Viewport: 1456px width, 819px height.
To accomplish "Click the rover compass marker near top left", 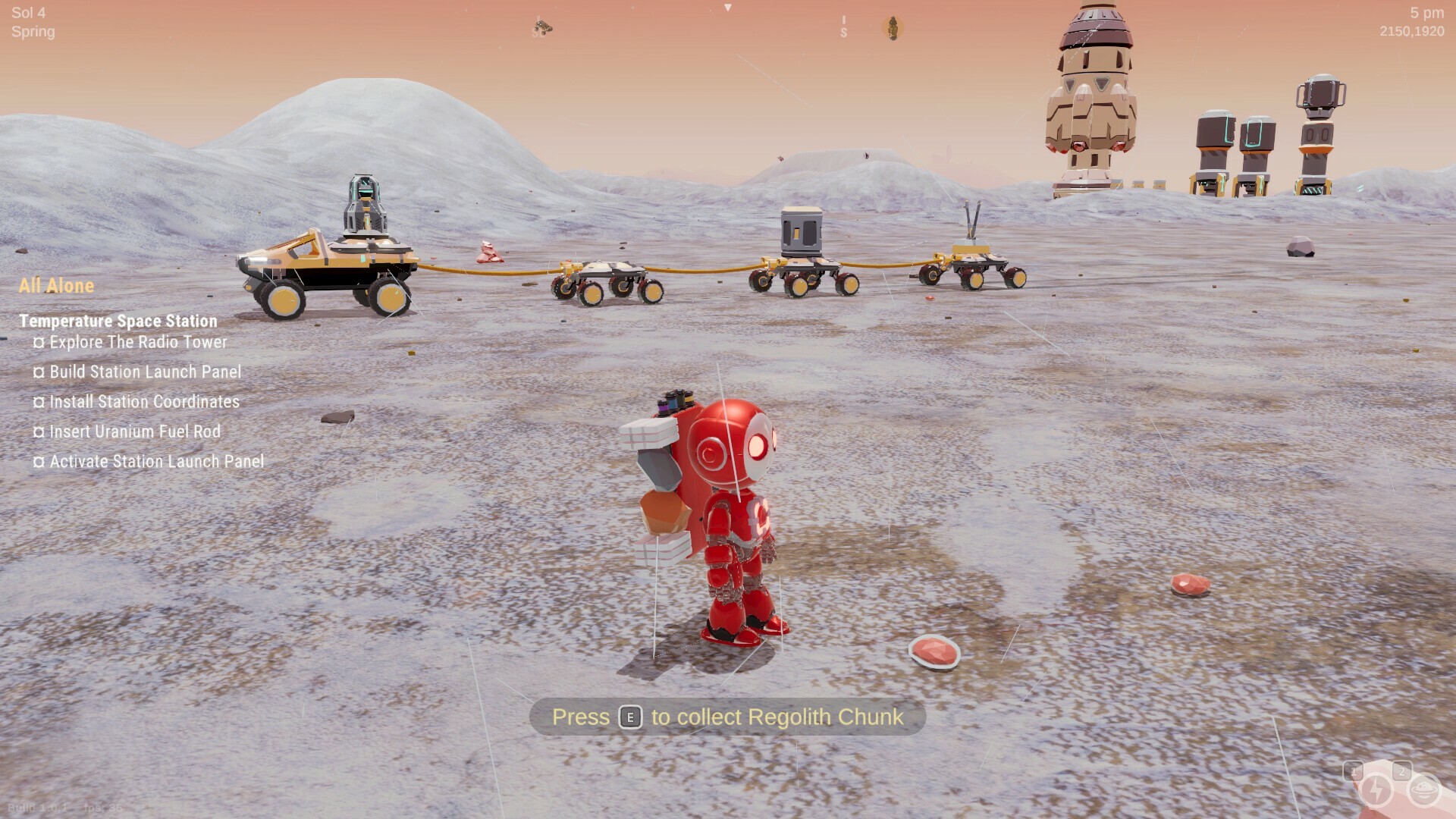I will coord(544,25).
